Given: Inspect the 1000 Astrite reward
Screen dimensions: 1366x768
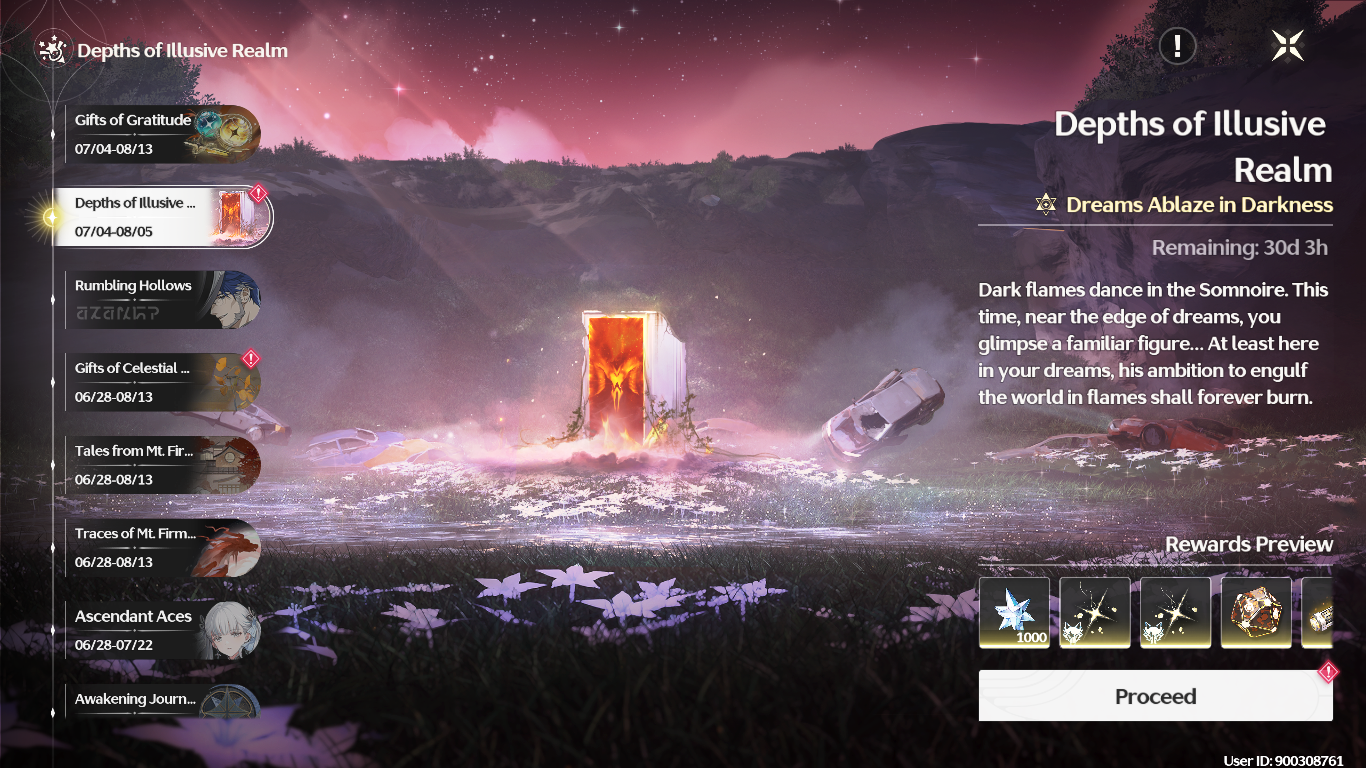Looking at the screenshot, I should pos(1014,612).
